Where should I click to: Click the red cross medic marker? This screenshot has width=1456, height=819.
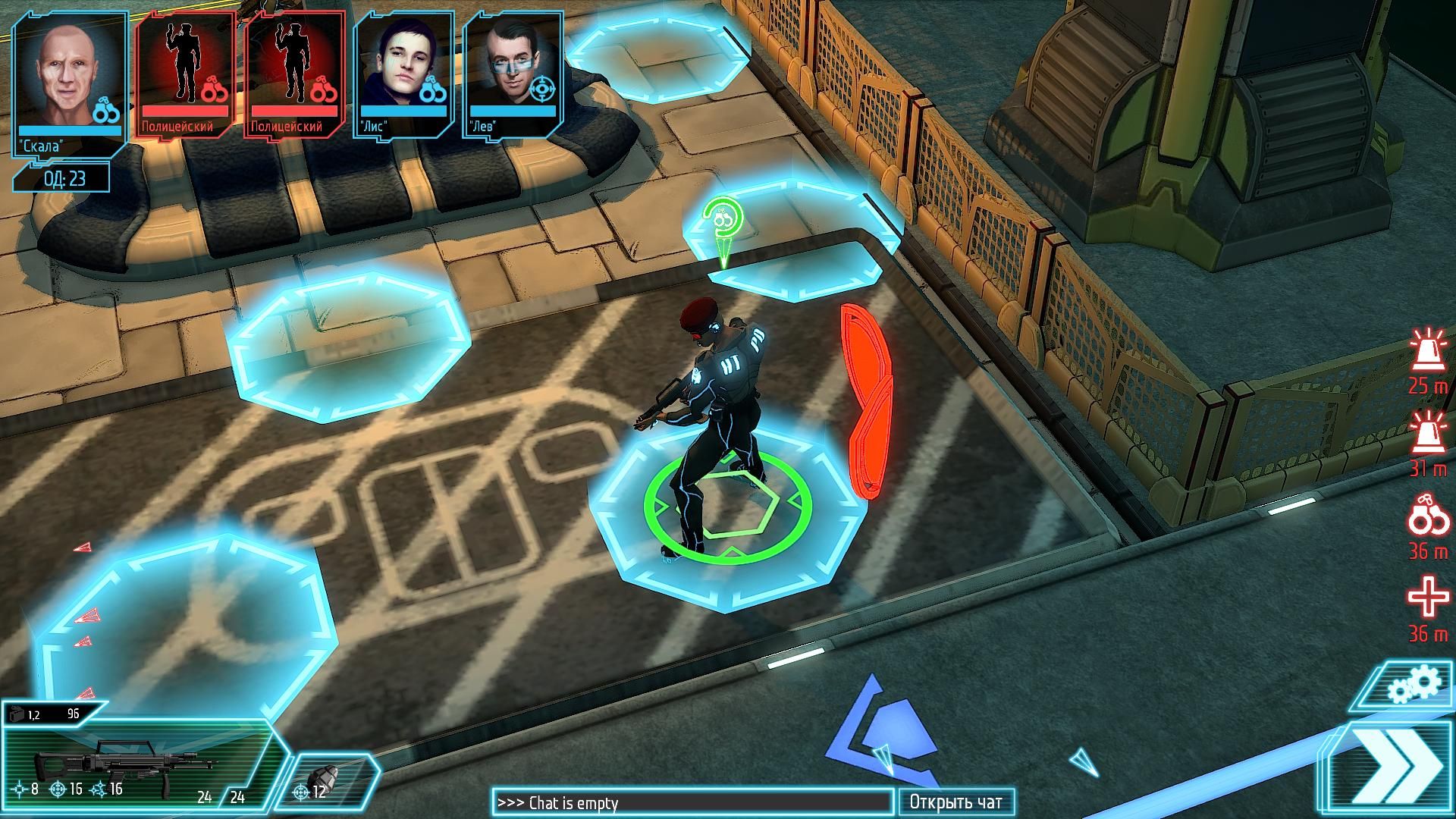1428,597
